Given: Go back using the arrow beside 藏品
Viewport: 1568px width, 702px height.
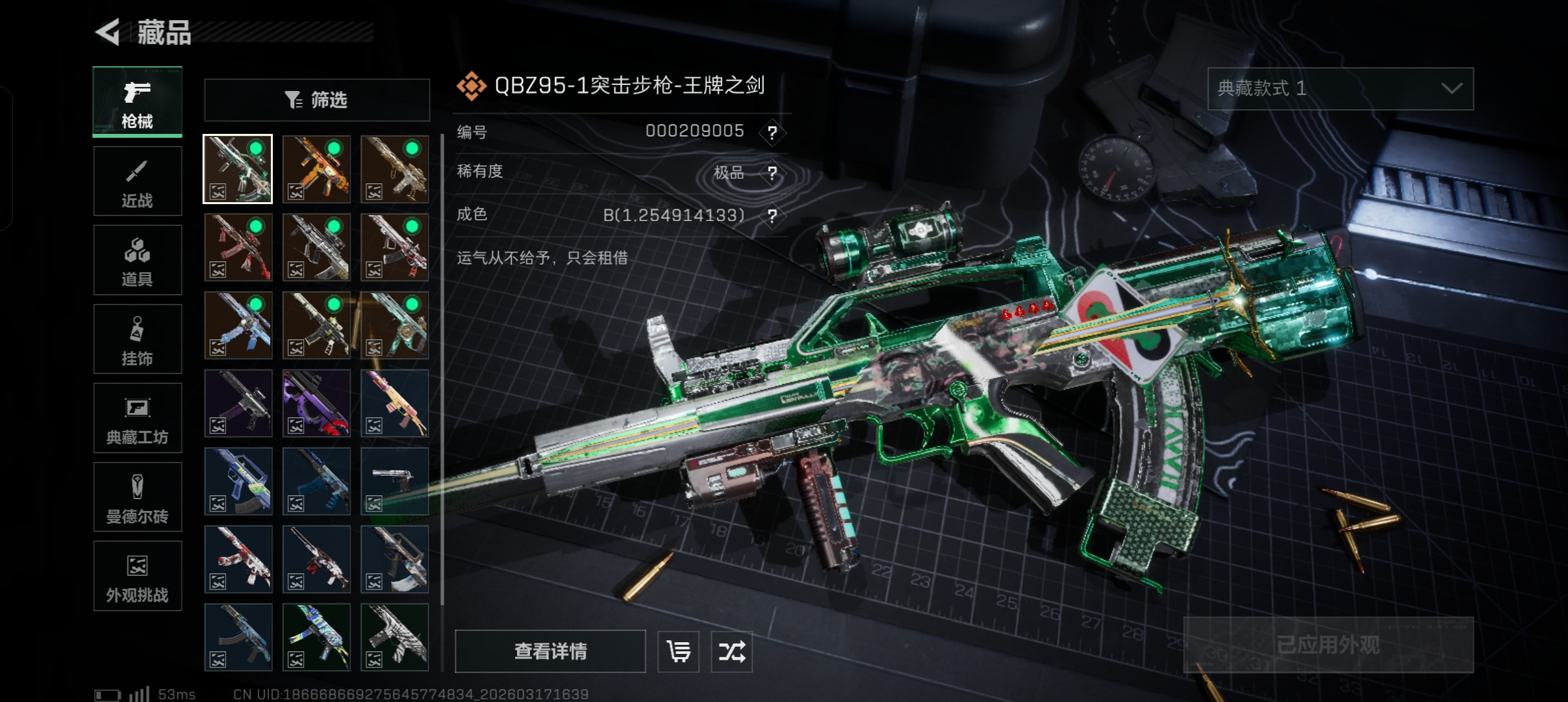Looking at the screenshot, I should [108, 32].
